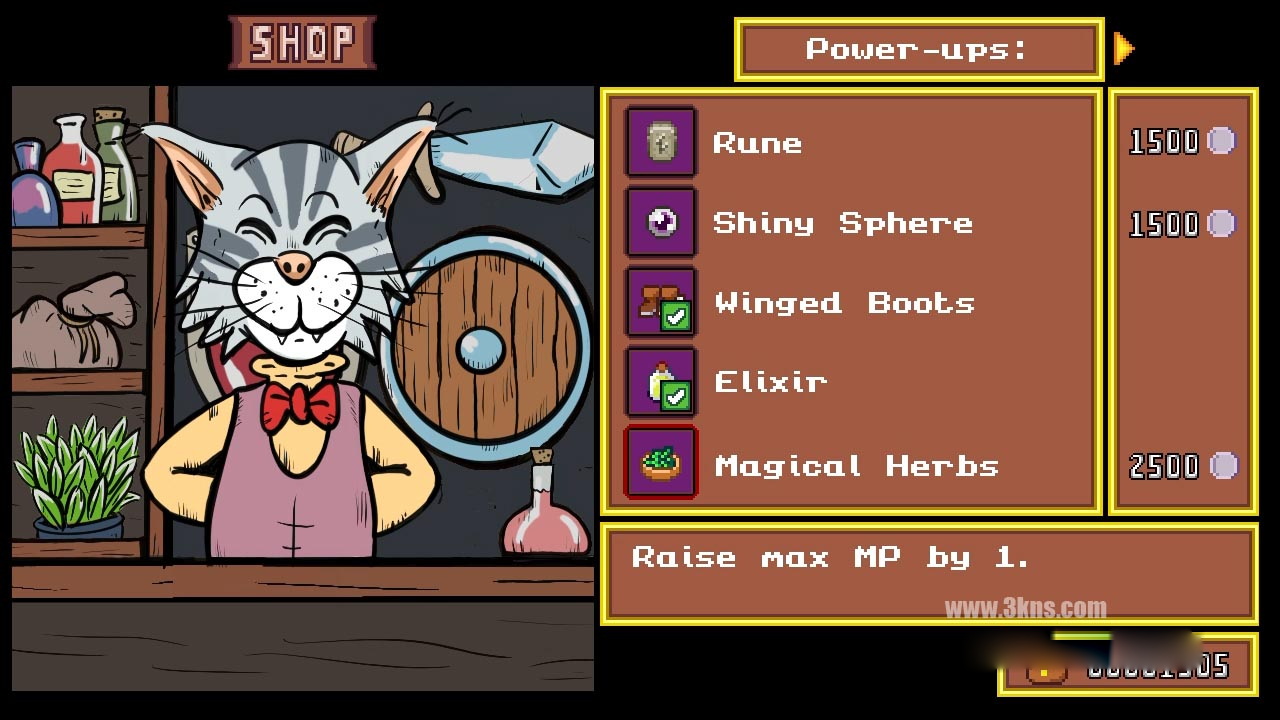The image size is (1280, 720).
Task: Click the Rune stone icon
Action: tap(661, 142)
